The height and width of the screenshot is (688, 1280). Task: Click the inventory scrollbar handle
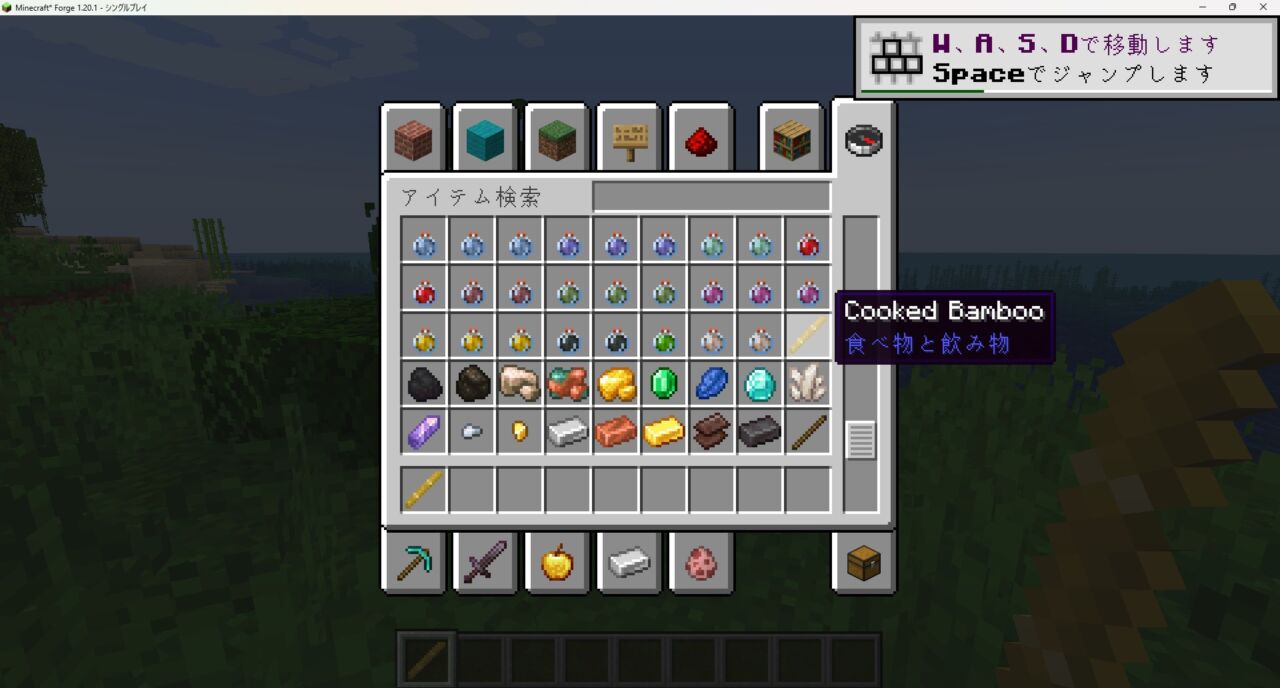click(x=861, y=440)
